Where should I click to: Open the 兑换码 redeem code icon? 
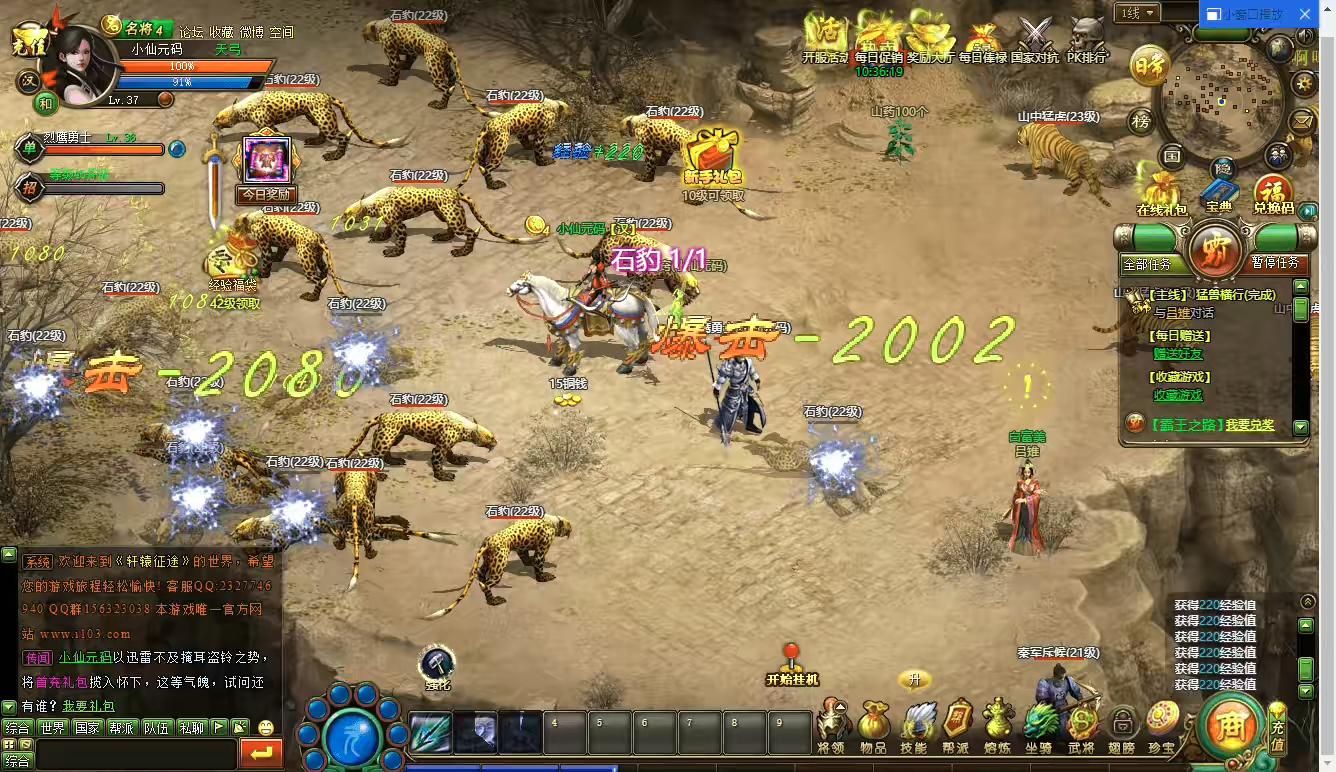(1273, 193)
